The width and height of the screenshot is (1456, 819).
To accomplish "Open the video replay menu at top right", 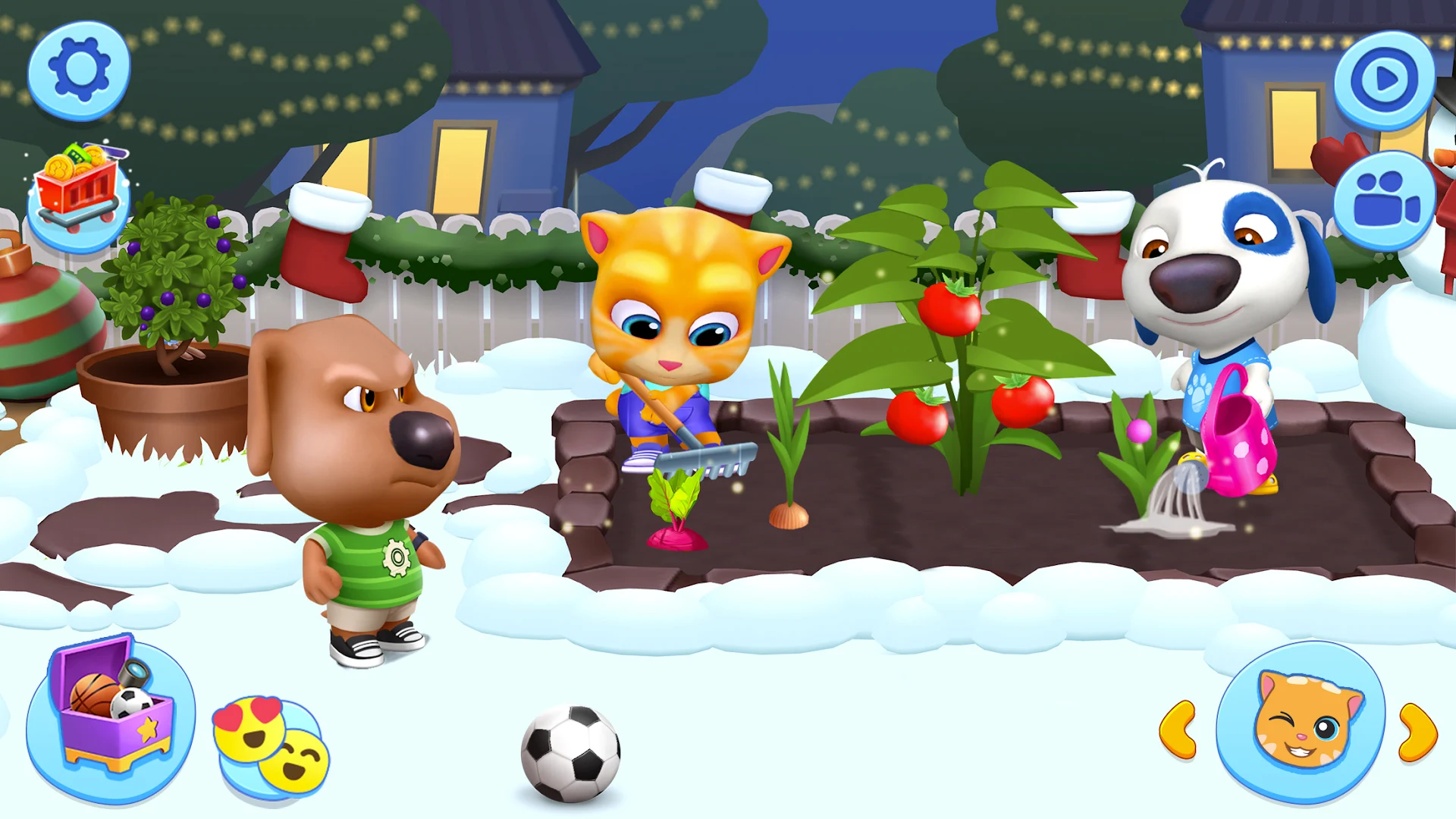I will point(1382,78).
